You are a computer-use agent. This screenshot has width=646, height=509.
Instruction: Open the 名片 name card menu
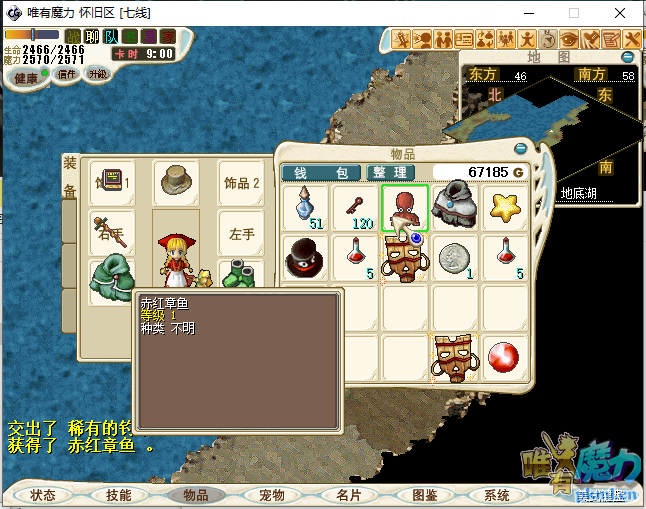click(x=348, y=495)
